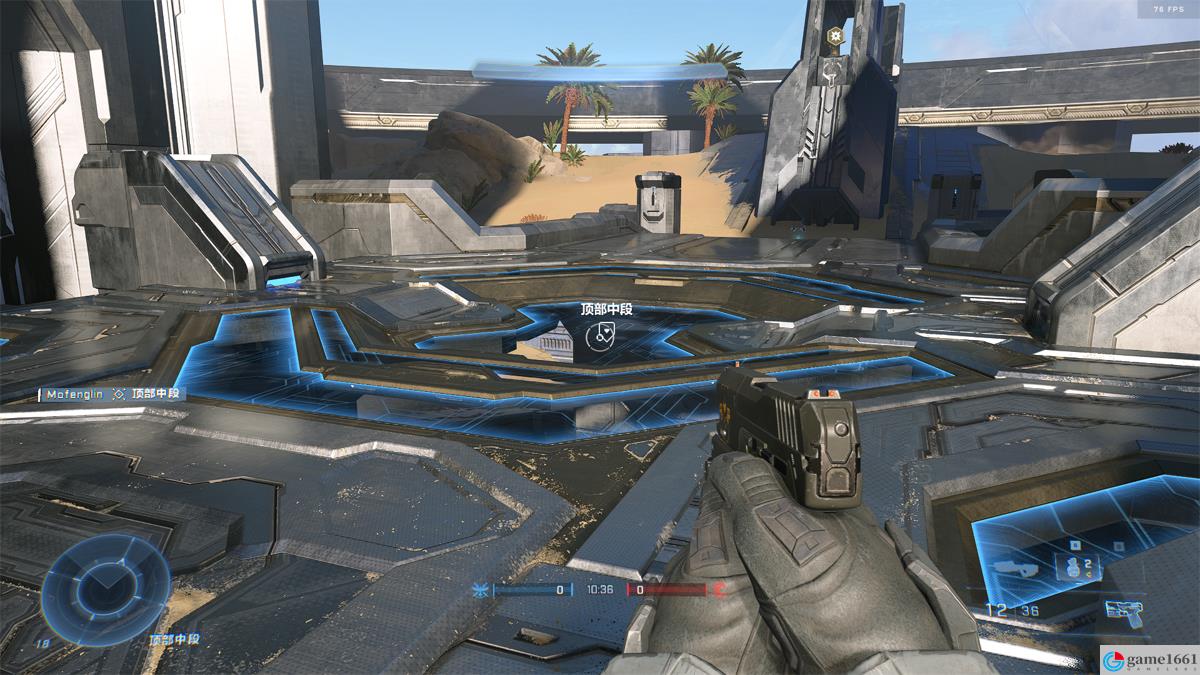The width and height of the screenshot is (1200, 675).
Task: Open the game1661 watermark logo
Action: click(1148, 658)
